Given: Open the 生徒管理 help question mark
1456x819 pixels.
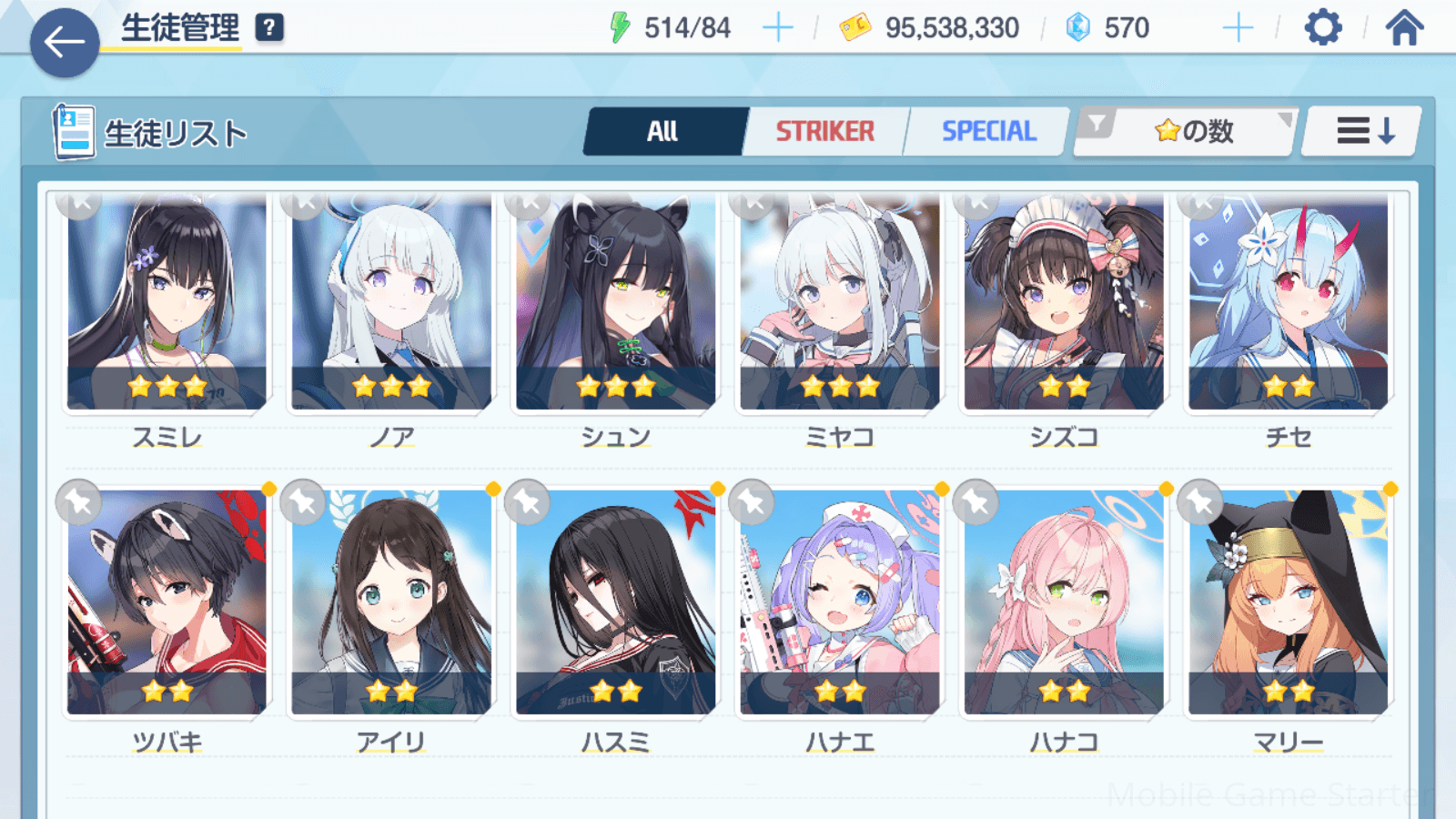Looking at the screenshot, I should click(269, 28).
